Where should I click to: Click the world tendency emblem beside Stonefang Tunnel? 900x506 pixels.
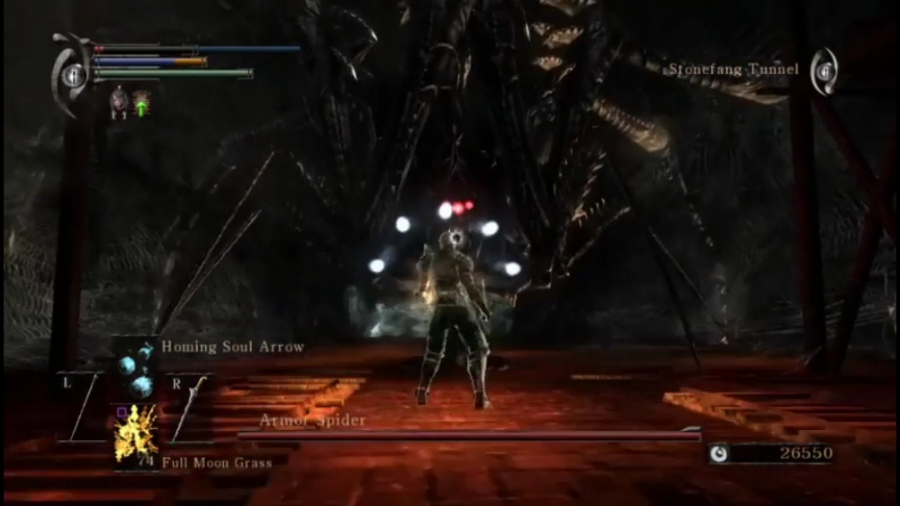click(825, 71)
